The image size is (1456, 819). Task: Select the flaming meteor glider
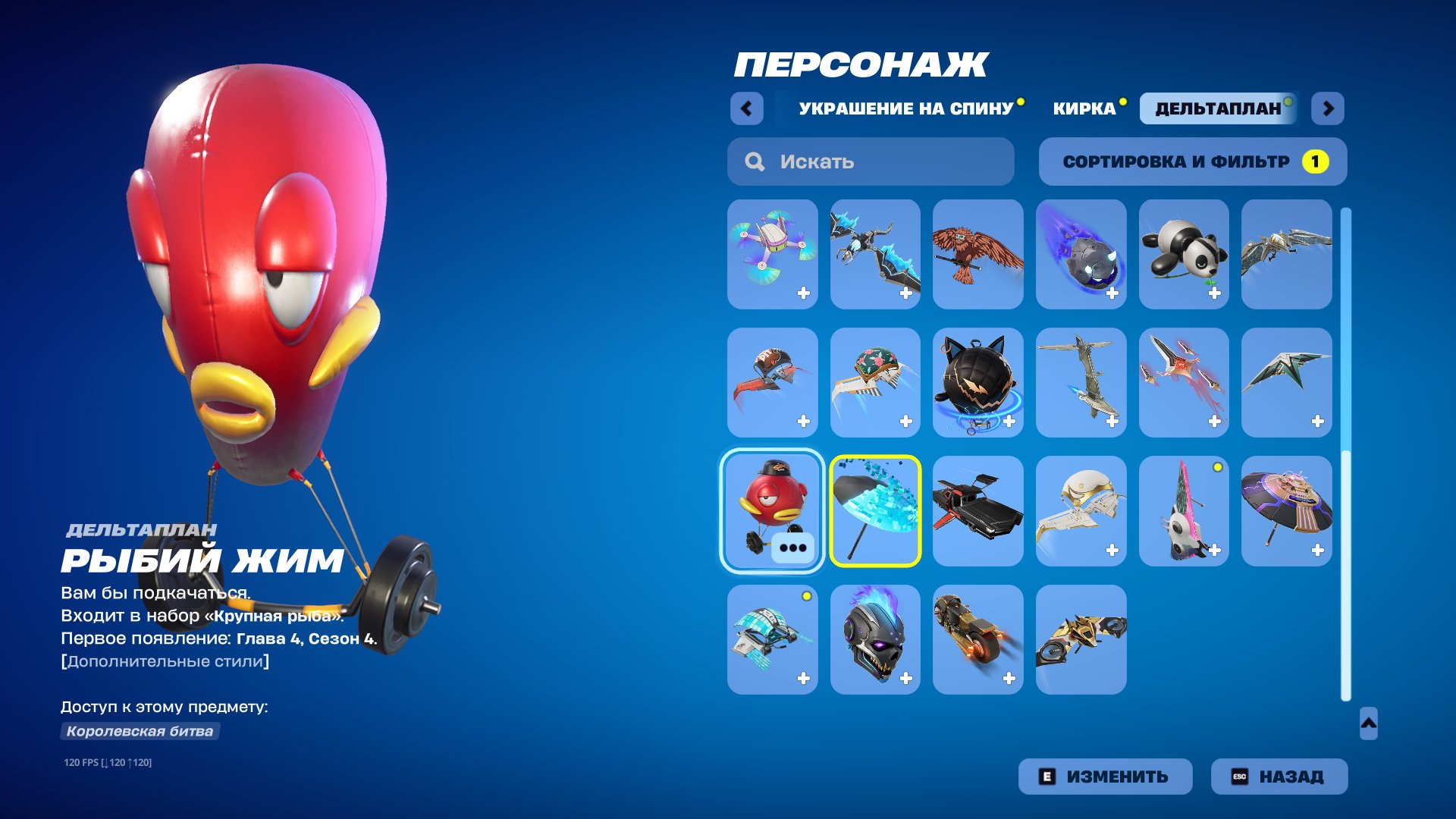tap(1081, 254)
